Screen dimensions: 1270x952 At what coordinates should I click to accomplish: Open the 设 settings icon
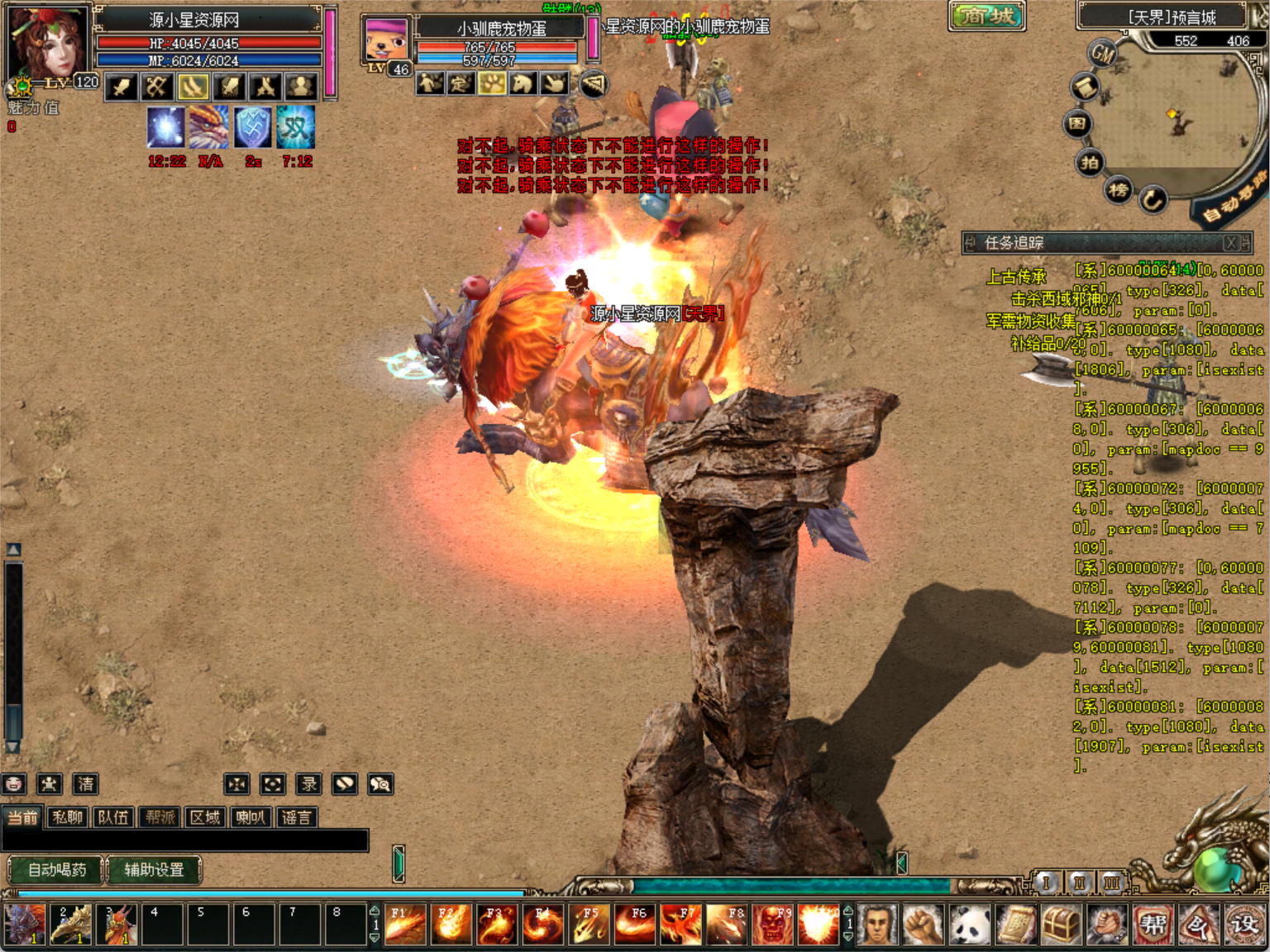click(x=1244, y=924)
